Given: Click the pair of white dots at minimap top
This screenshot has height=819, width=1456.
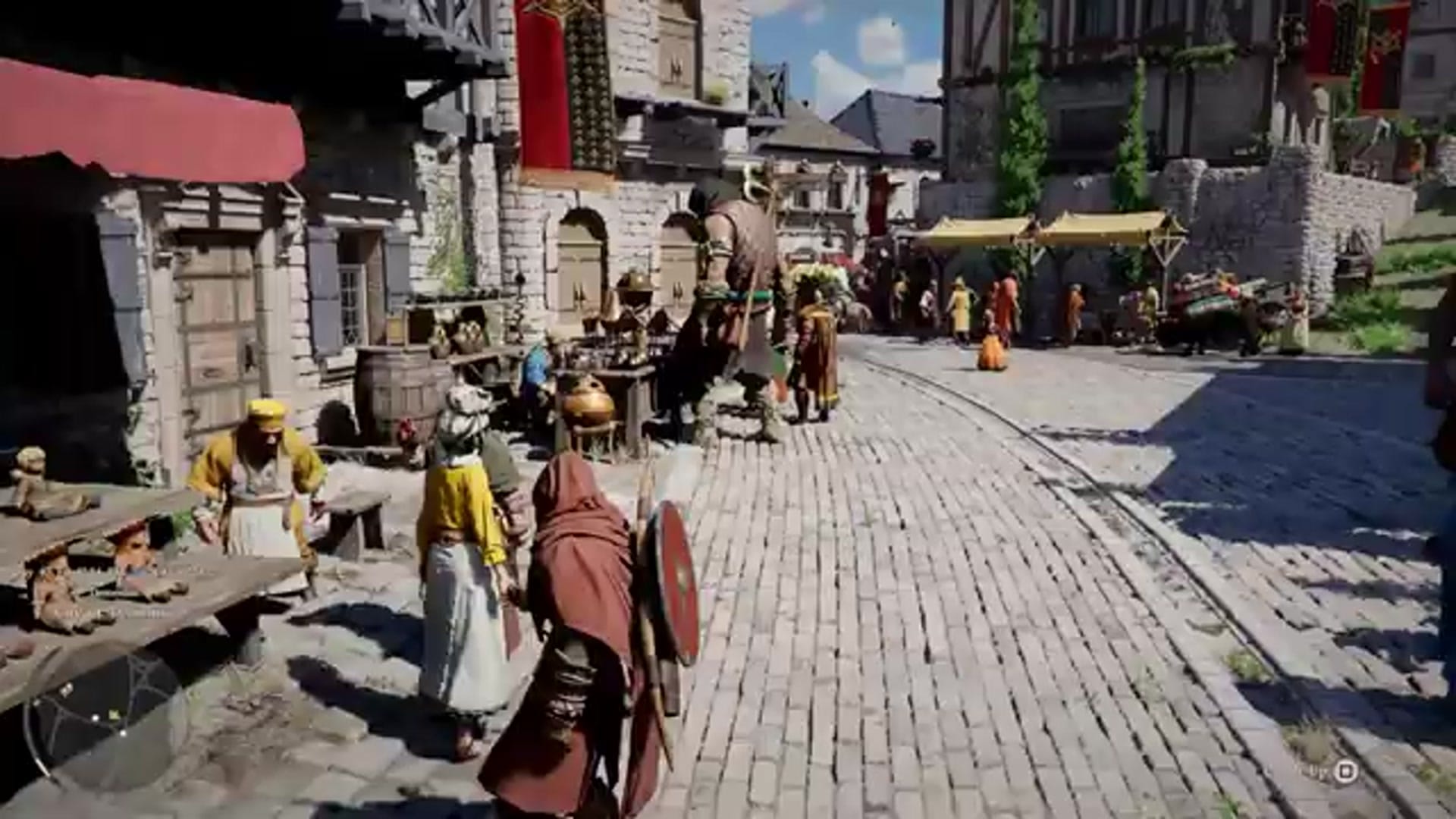Looking at the screenshot, I should [x=66, y=689].
